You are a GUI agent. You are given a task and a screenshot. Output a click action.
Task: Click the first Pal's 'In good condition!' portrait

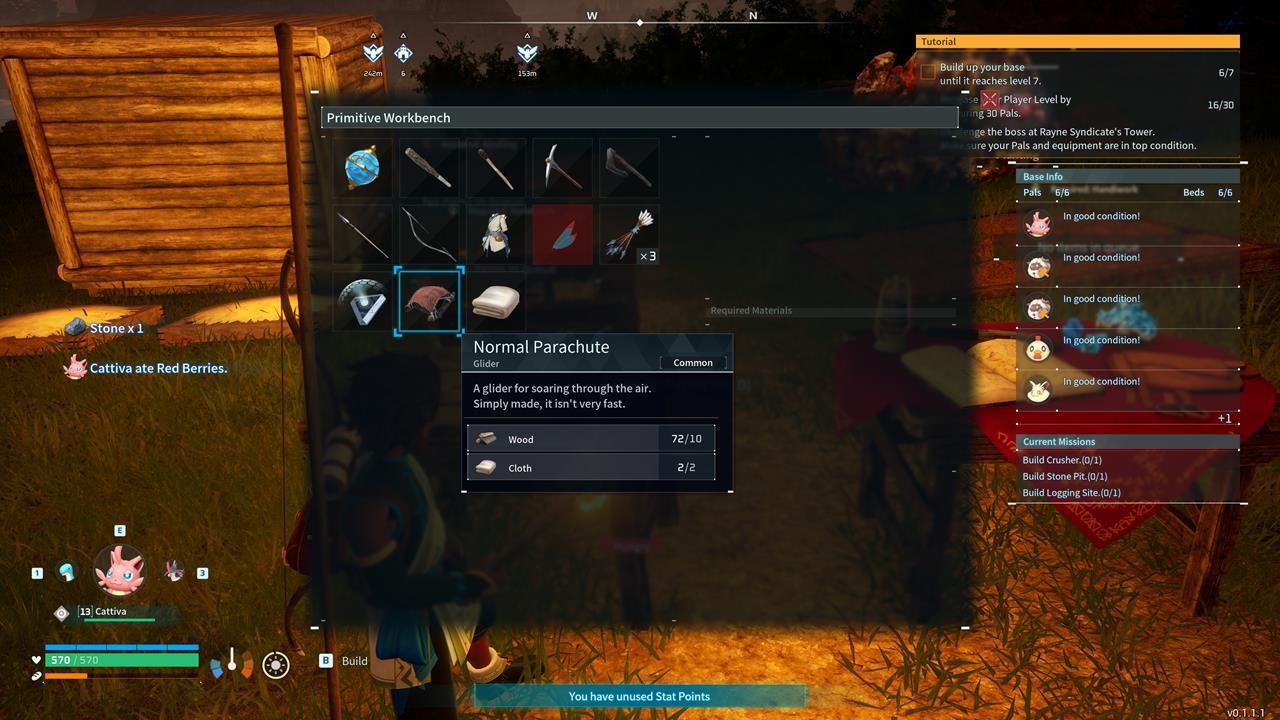click(x=1037, y=222)
